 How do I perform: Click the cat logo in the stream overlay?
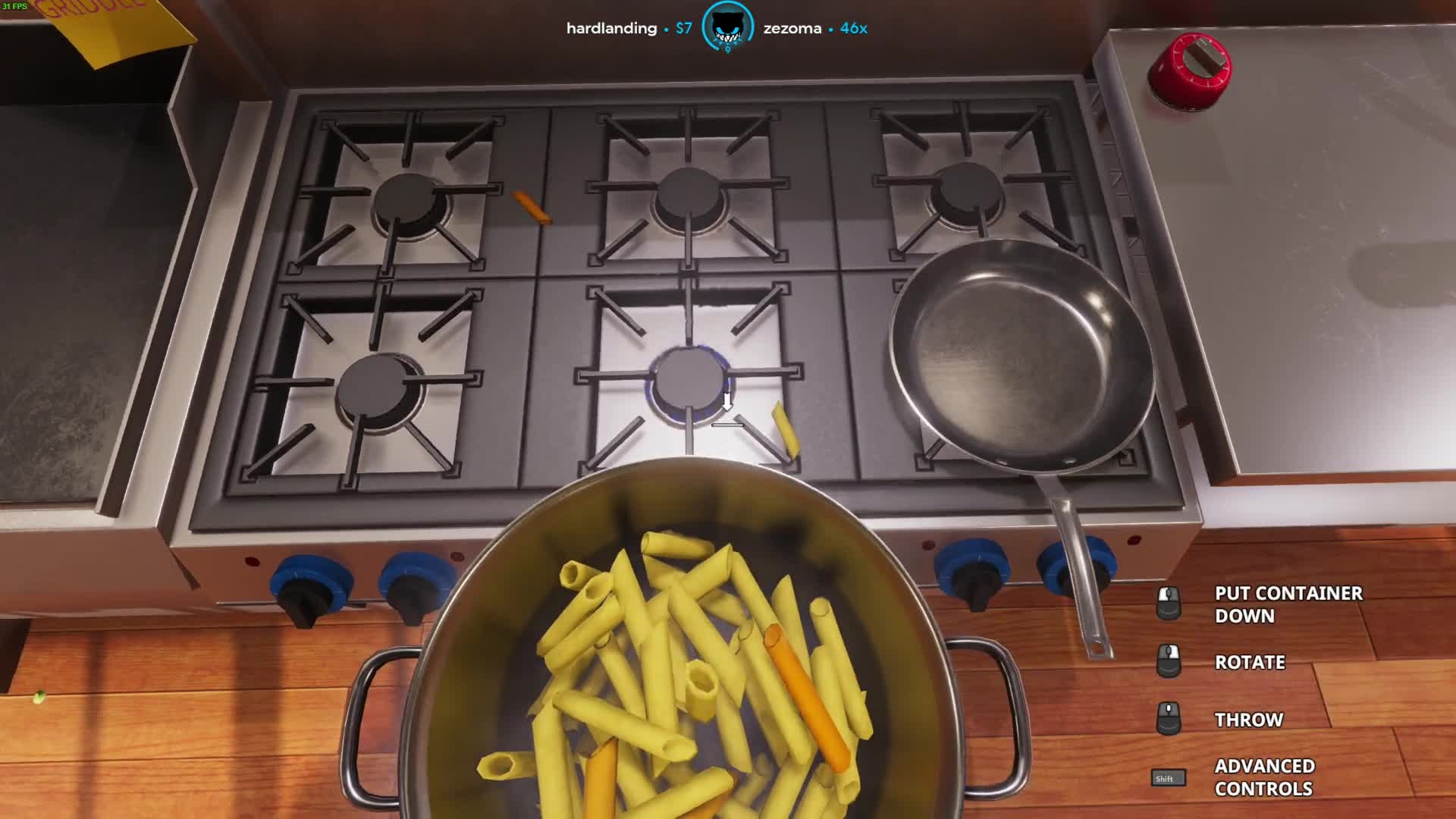(x=727, y=28)
